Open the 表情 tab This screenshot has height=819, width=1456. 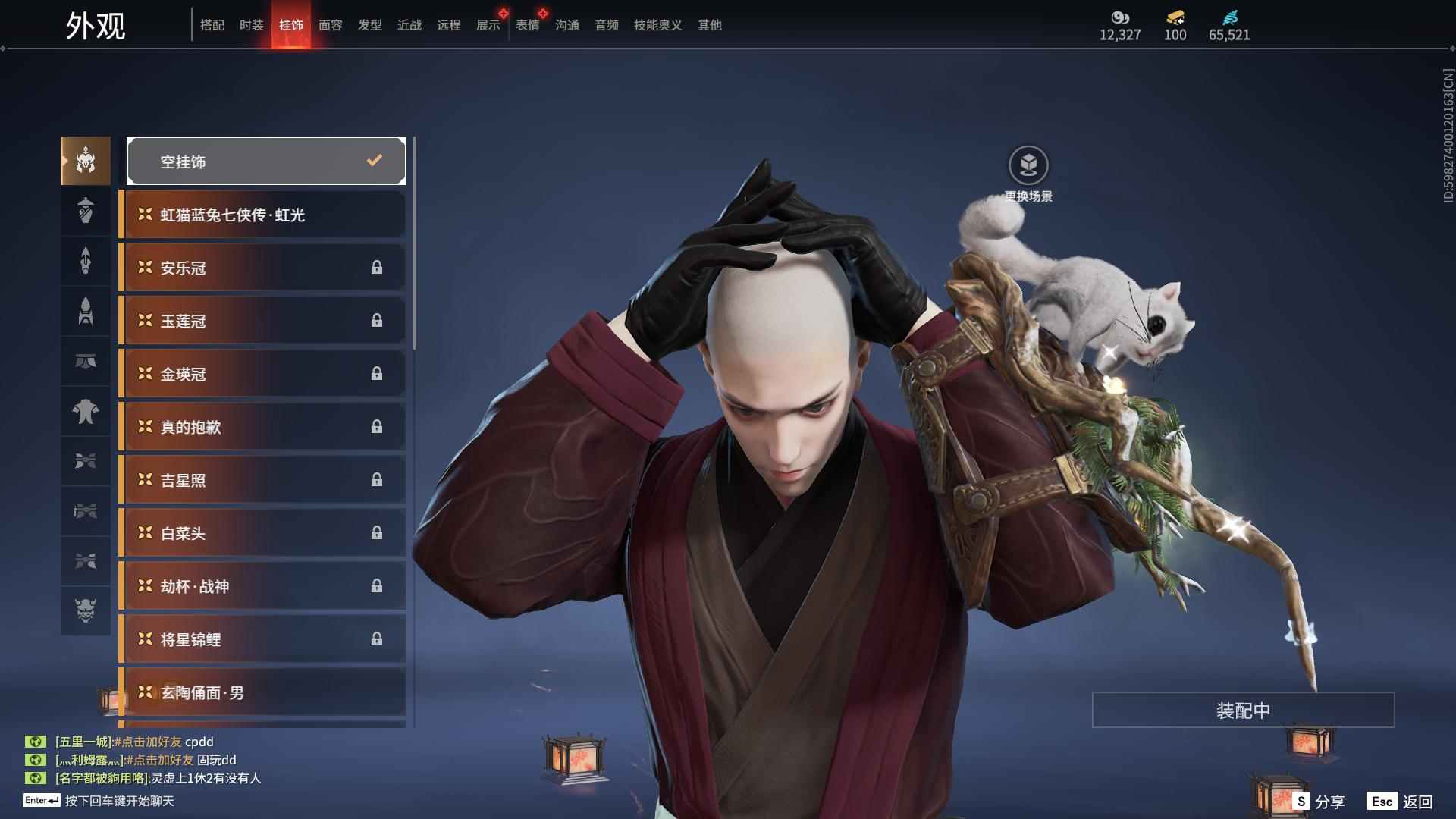[527, 25]
